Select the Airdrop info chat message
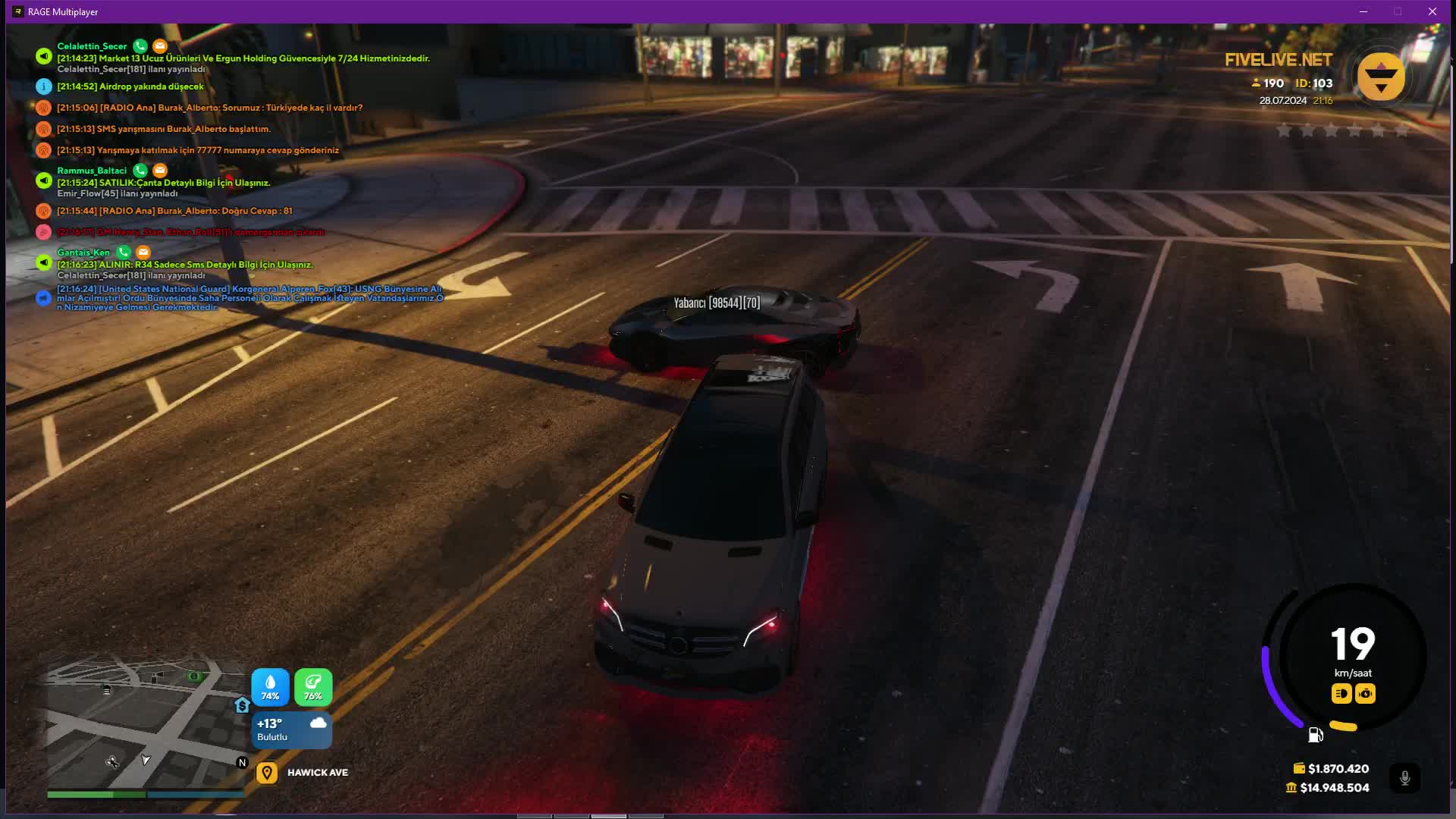The image size is (1456, 819). click(x=130, y=86)
